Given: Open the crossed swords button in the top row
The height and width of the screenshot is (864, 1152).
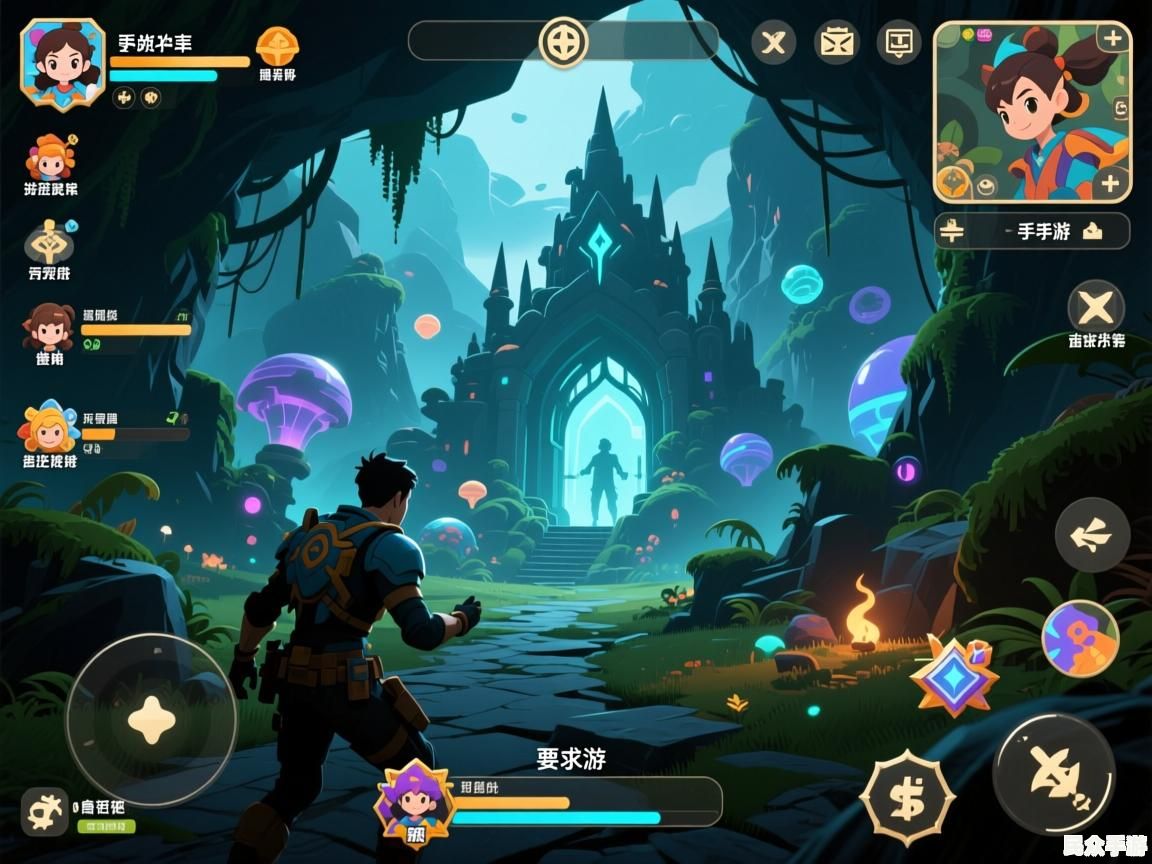Looking at the screenshot, I should tap(773, 43).
